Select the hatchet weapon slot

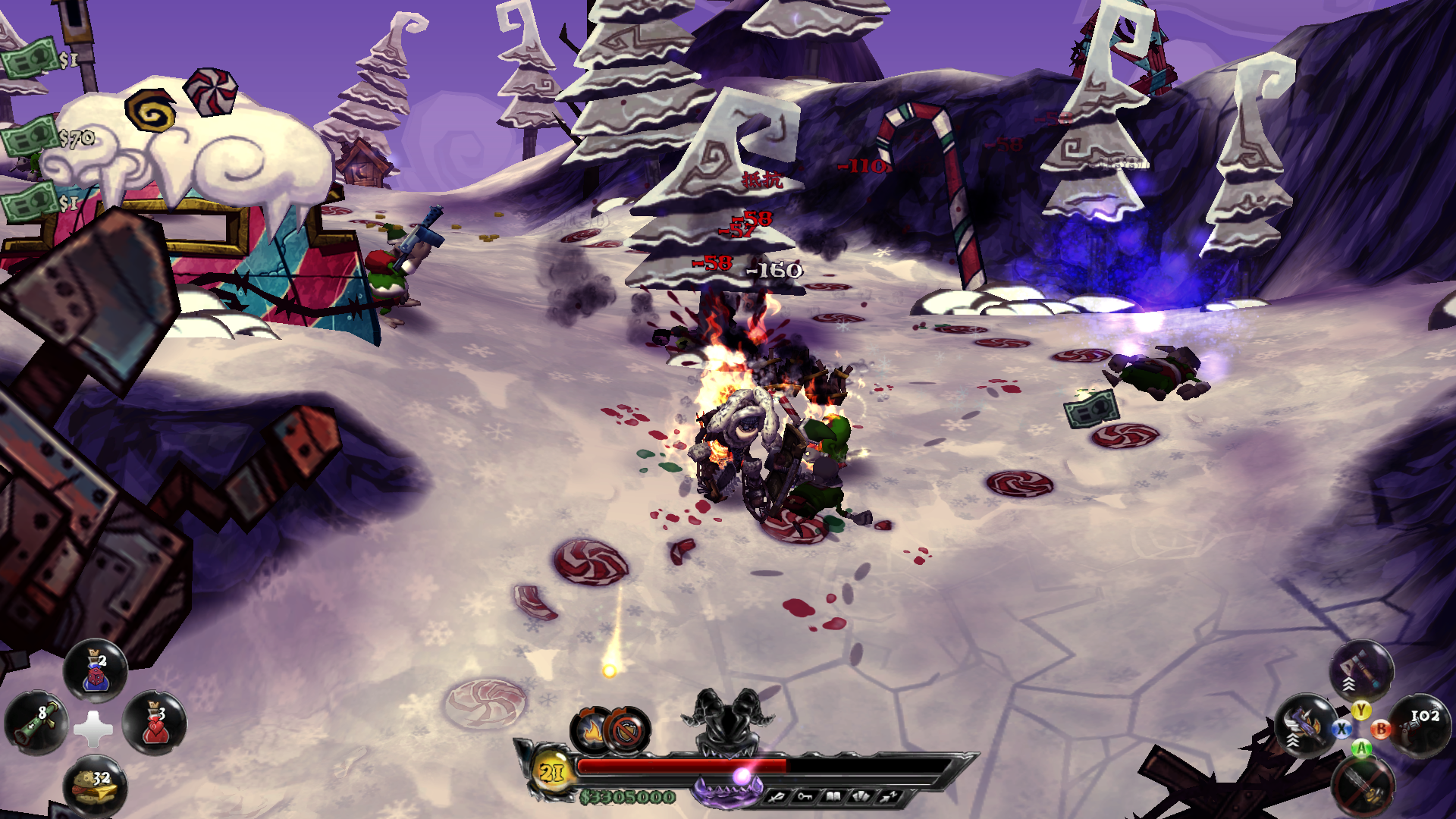click(1361, 670)
